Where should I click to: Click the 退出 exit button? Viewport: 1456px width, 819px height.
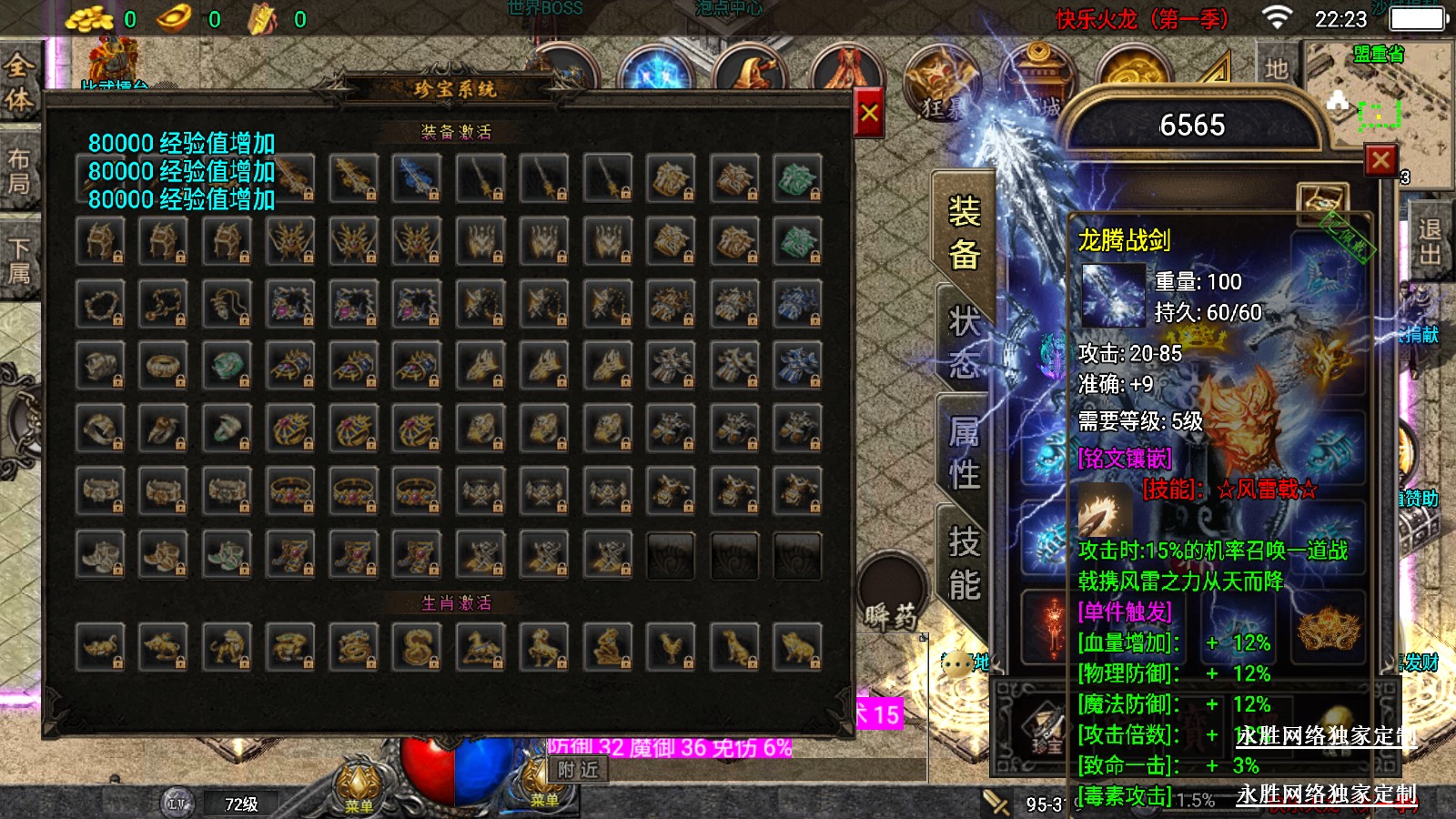(1430, 242)
